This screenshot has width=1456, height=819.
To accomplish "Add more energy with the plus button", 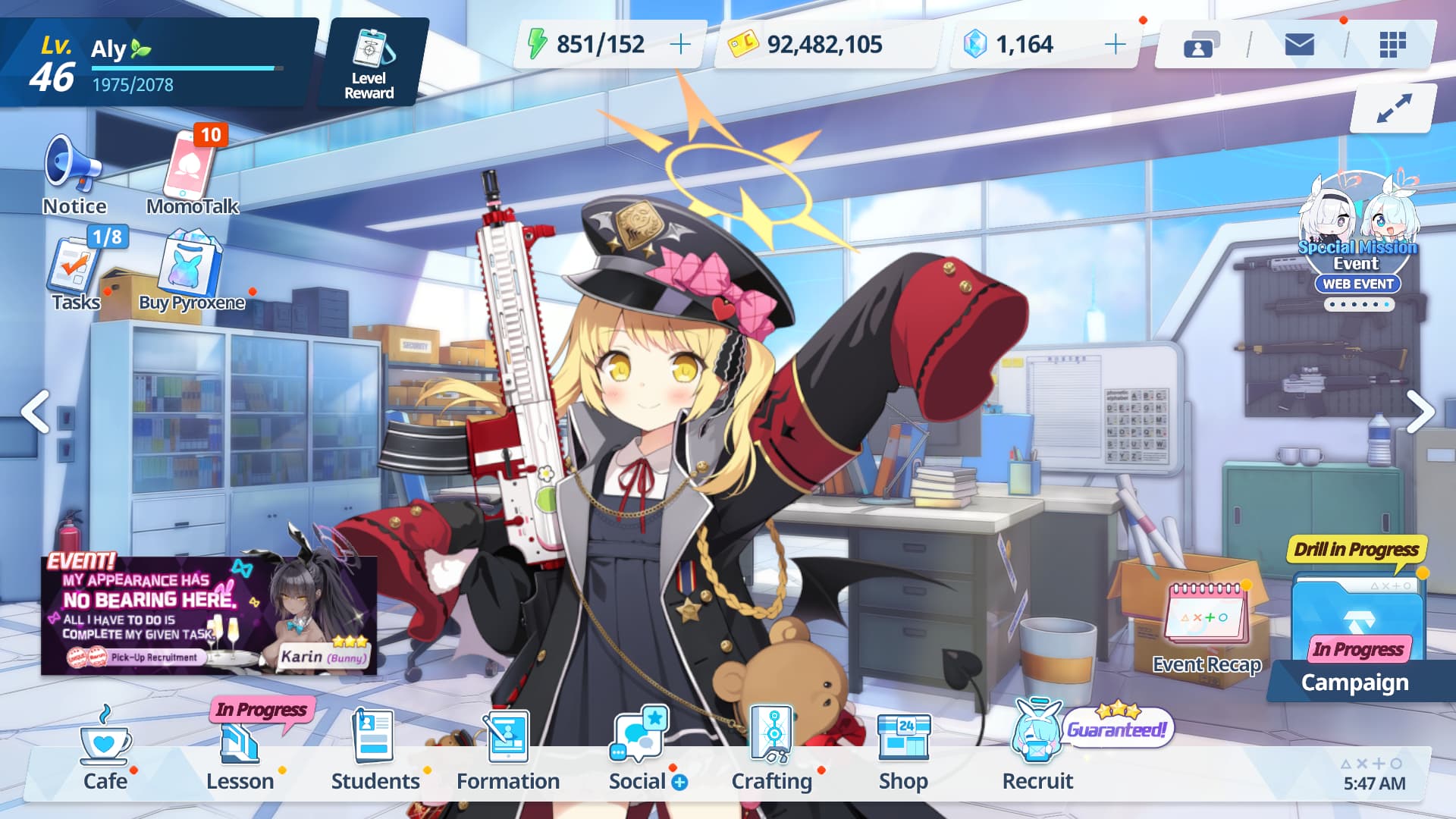I will pyautogui.click(x=680, y=45).
